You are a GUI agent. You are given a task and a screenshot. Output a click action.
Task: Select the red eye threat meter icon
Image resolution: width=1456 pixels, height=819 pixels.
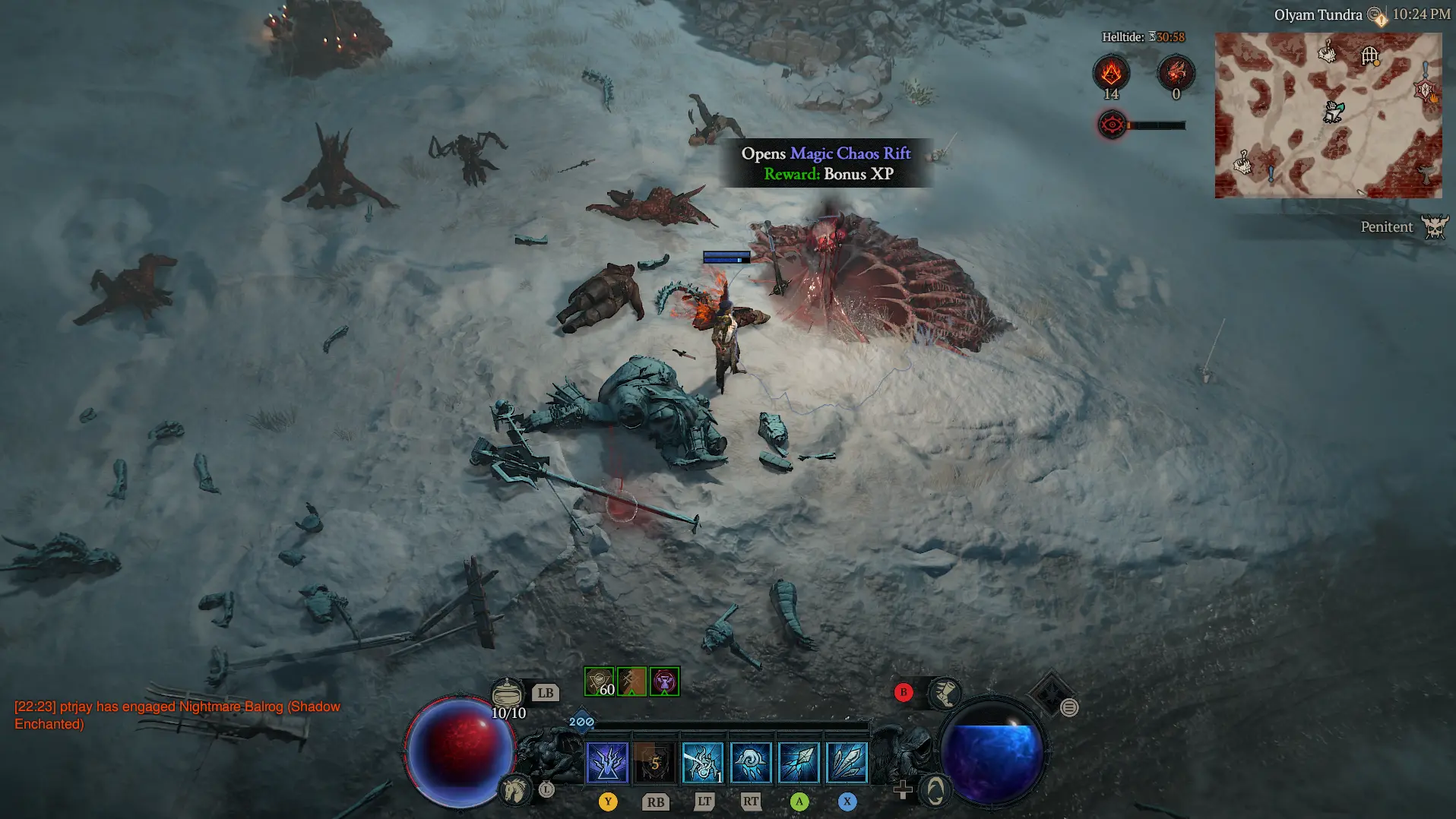click(x=1112, y=125)
